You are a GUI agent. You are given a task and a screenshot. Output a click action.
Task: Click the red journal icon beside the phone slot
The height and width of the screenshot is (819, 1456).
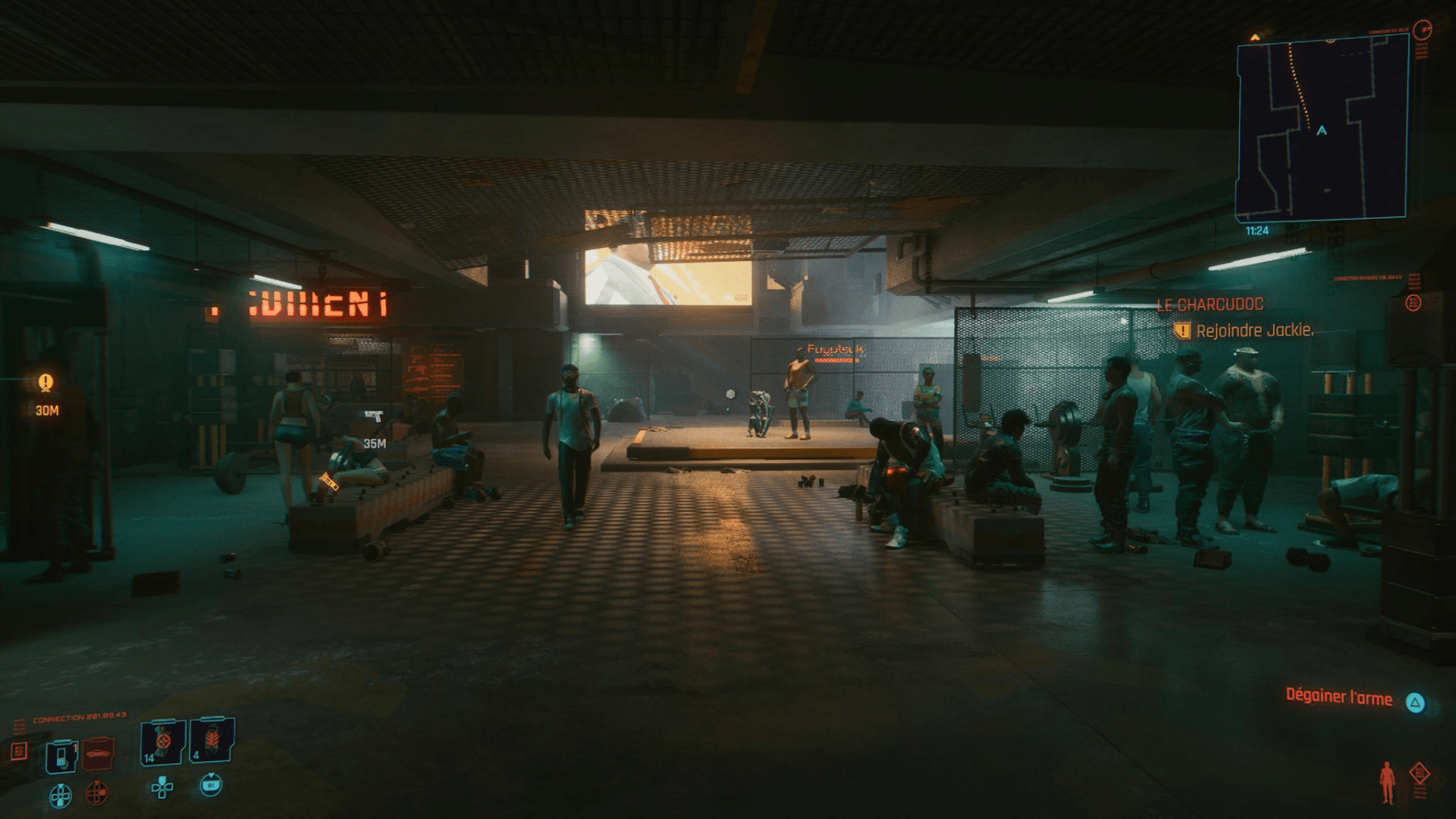20,751
